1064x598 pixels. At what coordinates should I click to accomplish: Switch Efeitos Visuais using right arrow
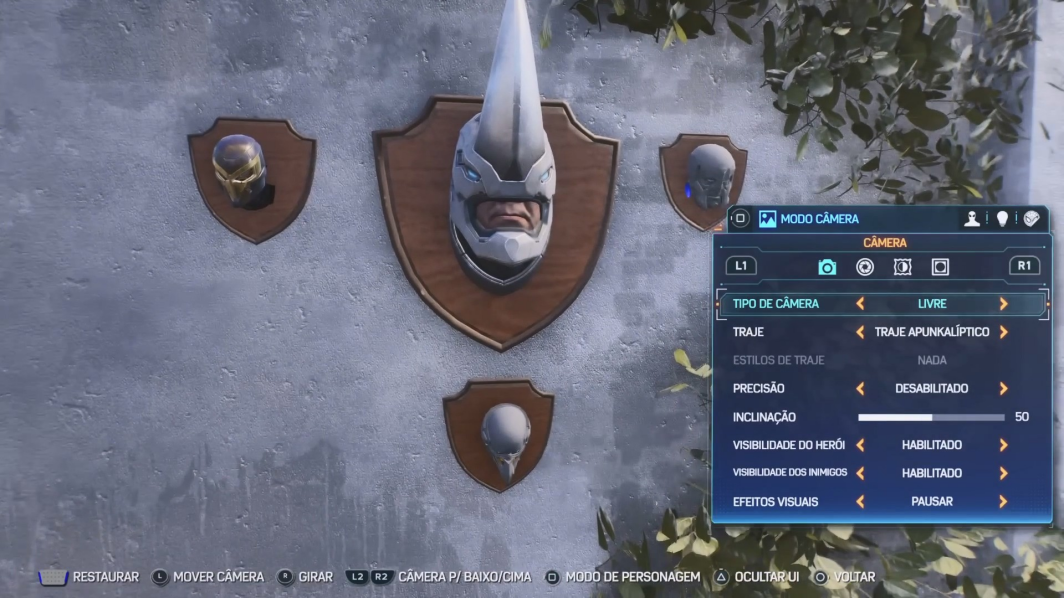[x=1003, y=502]
